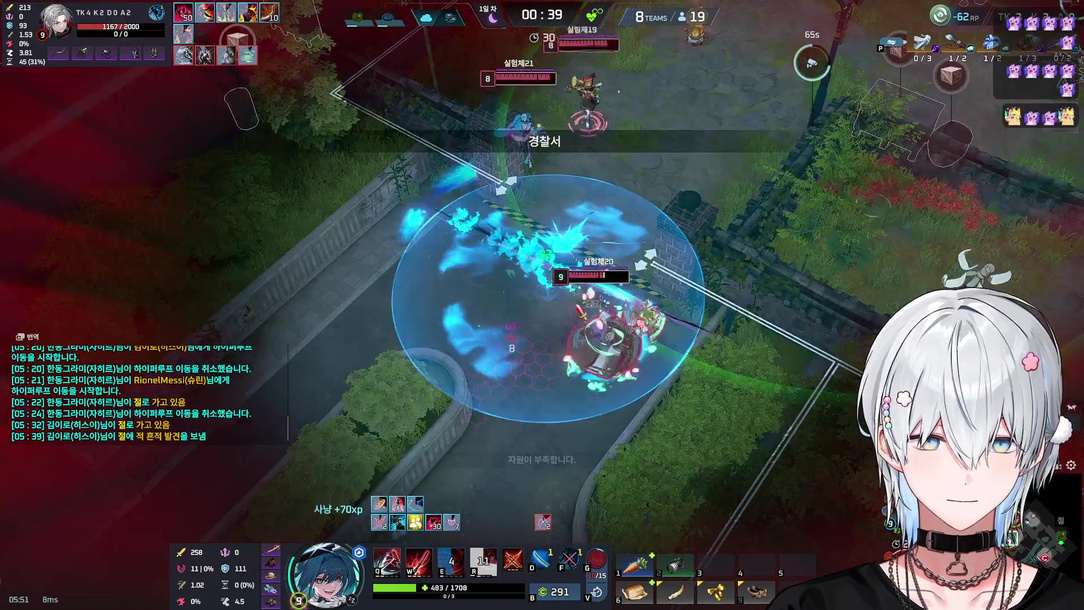Image resolution: width=1084 pixels, height=610 pixels.
Task: Use the D weapon skill icon
Action: click(x=541, y=560)
